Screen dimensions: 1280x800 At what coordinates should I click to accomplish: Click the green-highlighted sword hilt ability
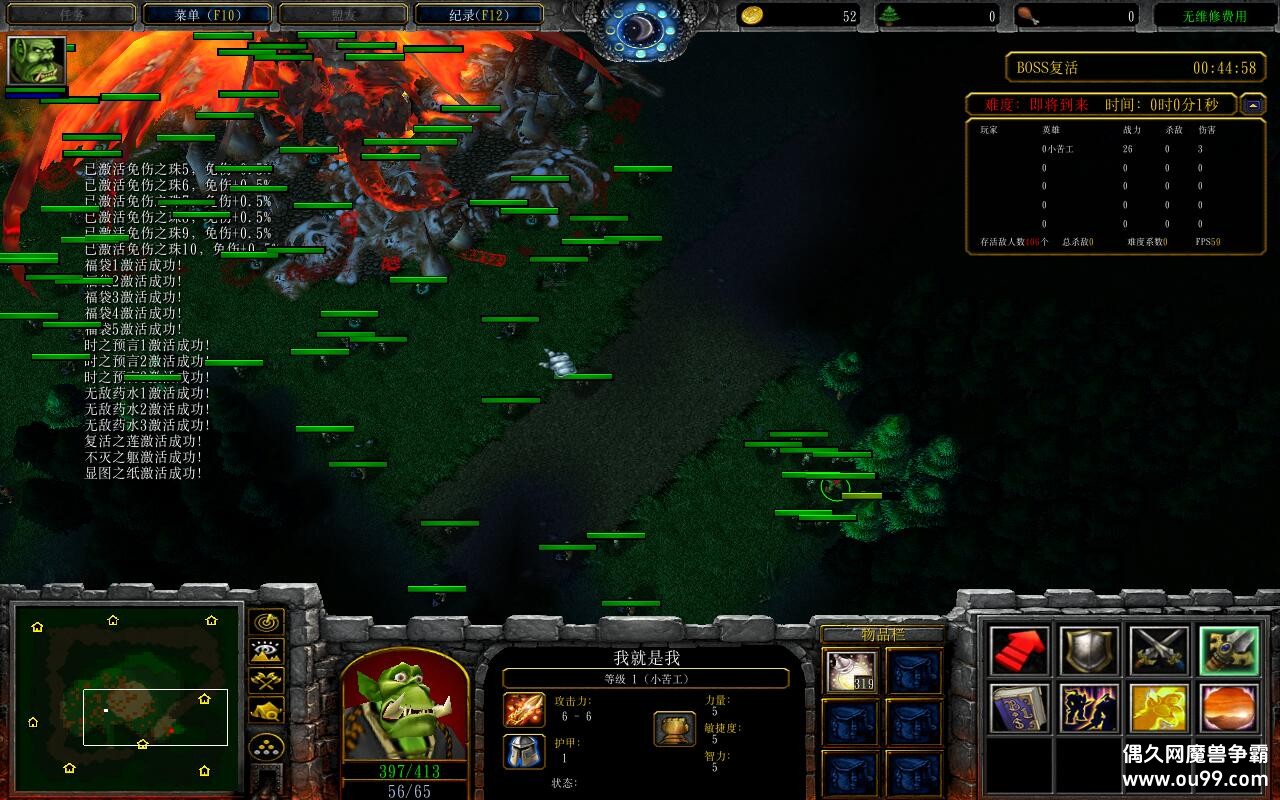tap(1229, 651)
